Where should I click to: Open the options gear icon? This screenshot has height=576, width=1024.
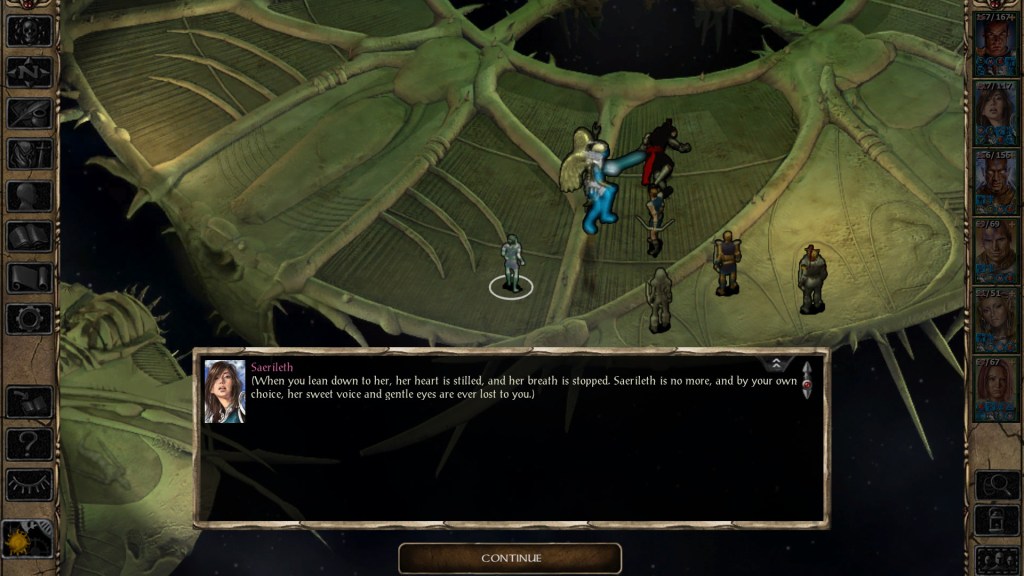tap(29, 319)
